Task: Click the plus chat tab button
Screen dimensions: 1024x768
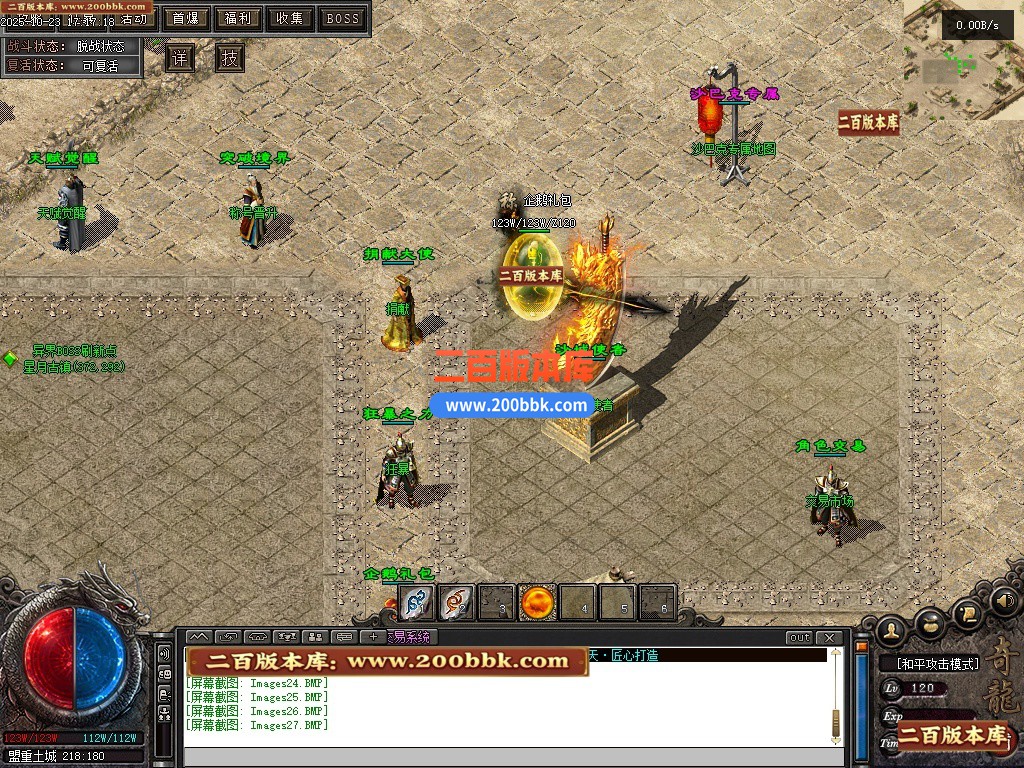Action: click(374, 637)
